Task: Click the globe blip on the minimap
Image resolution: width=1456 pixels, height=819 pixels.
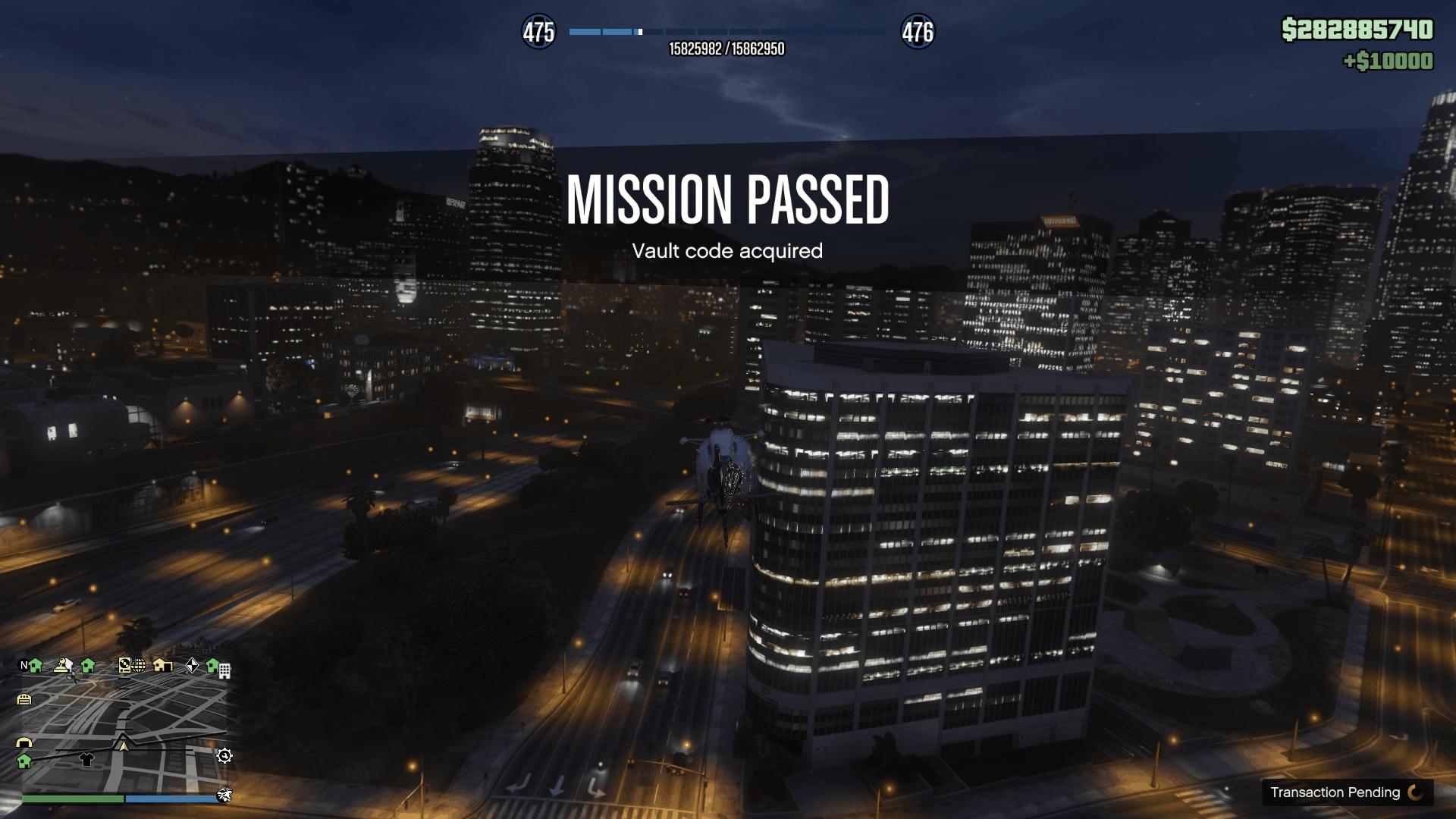Action: click(139, 666)
